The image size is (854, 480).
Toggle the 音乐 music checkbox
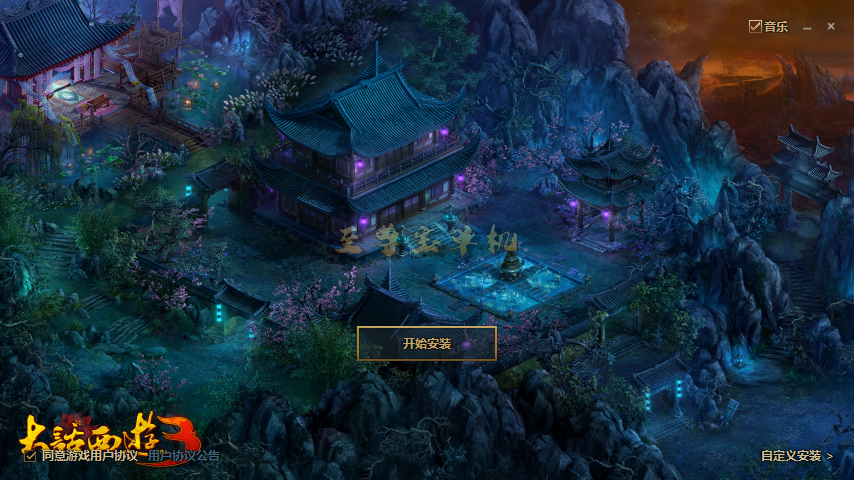click(x=756, y=27)
